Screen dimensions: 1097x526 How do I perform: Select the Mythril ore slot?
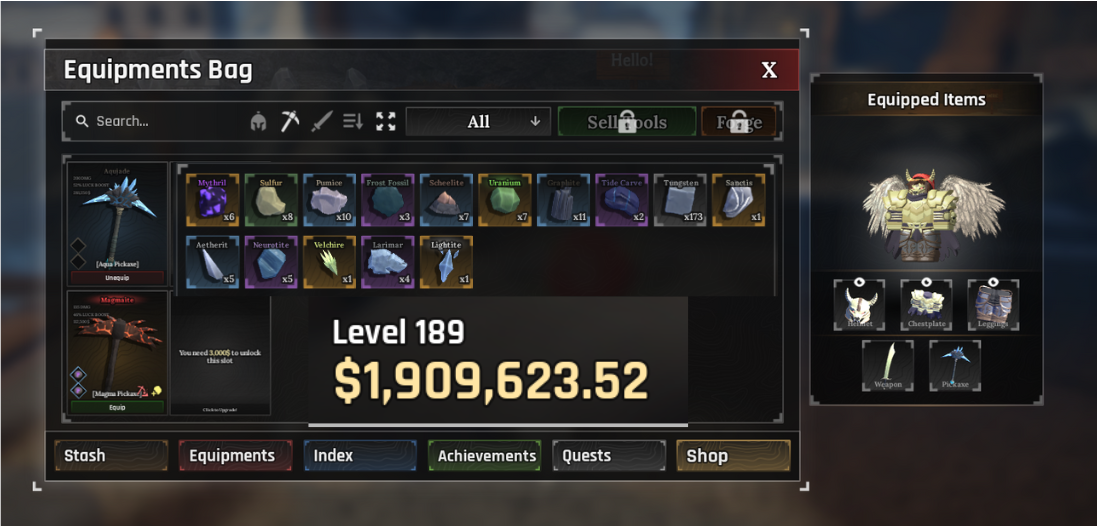212,201
